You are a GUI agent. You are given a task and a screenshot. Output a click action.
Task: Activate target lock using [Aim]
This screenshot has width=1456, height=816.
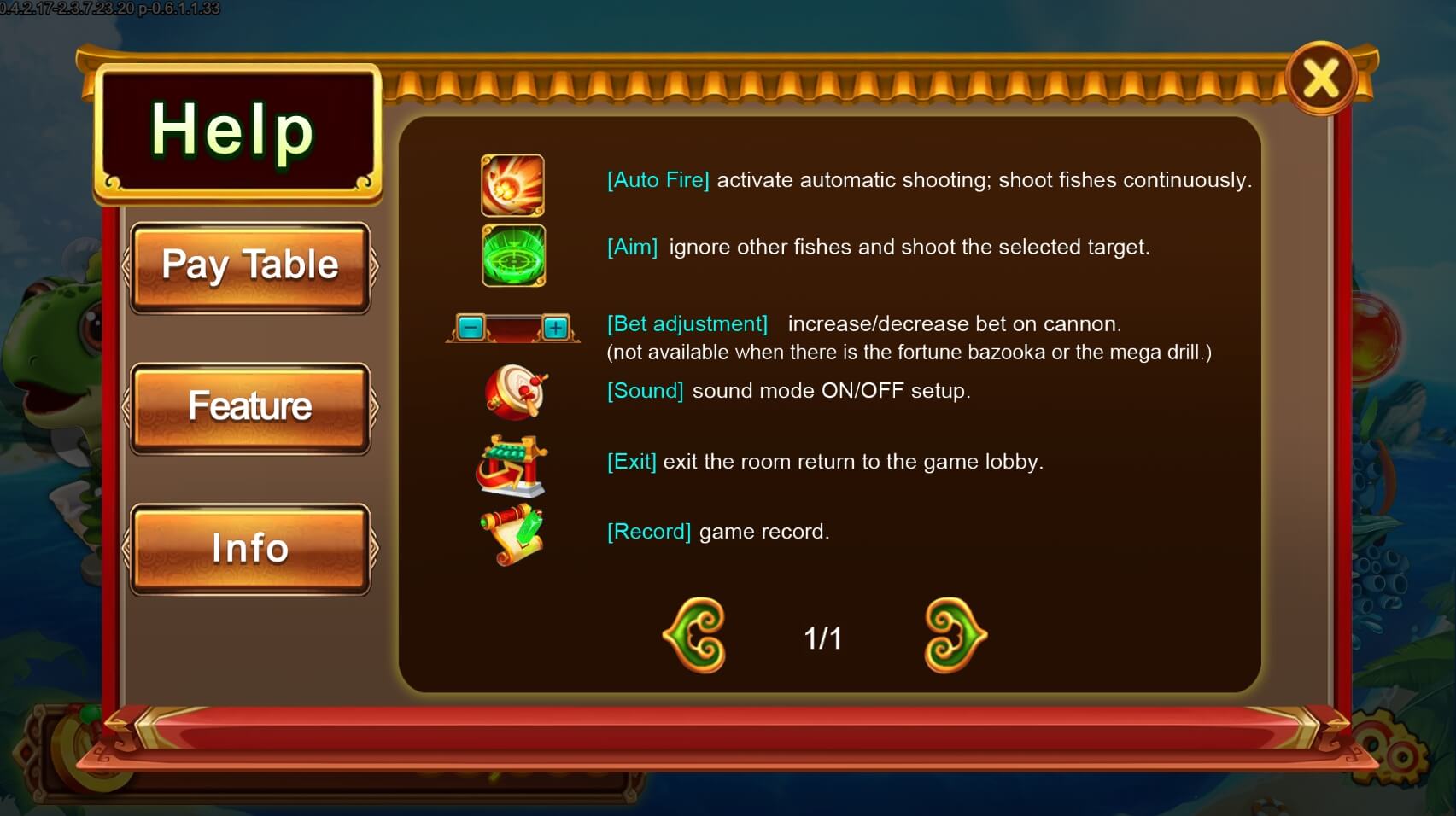[x=631, y=247]
